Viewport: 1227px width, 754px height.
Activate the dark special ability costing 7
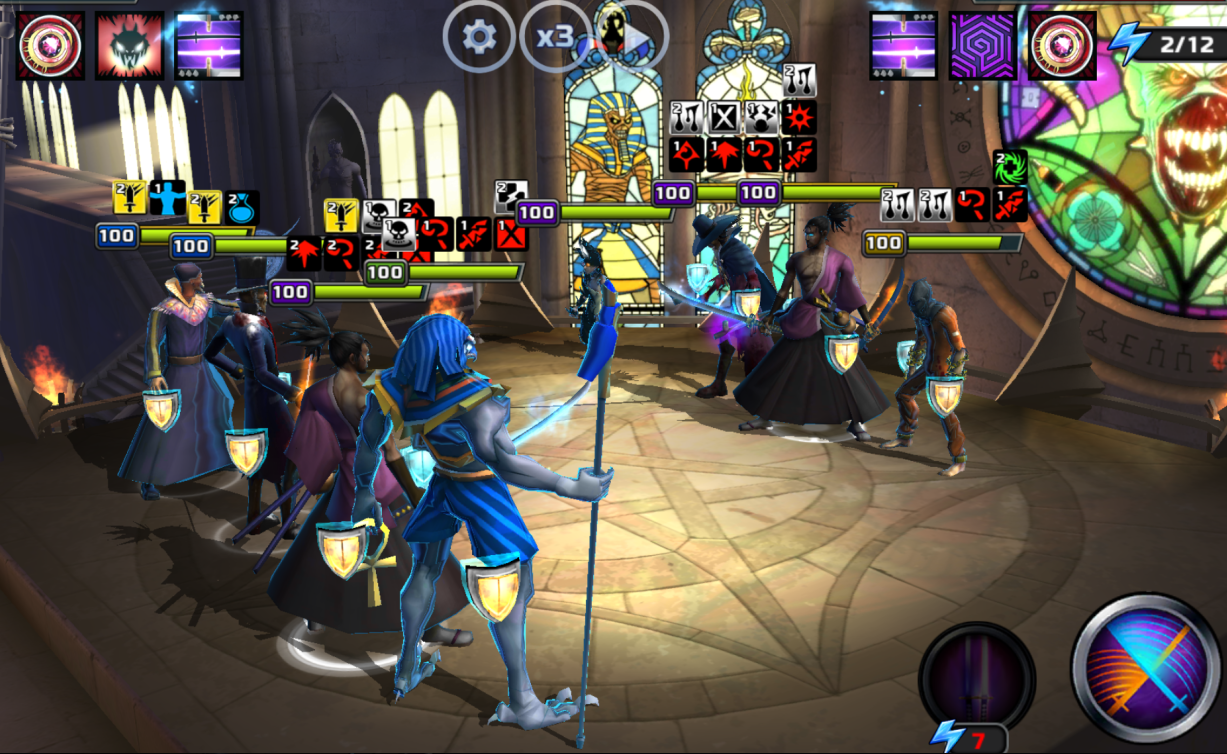pyautogui.click(x=977, y=675)
